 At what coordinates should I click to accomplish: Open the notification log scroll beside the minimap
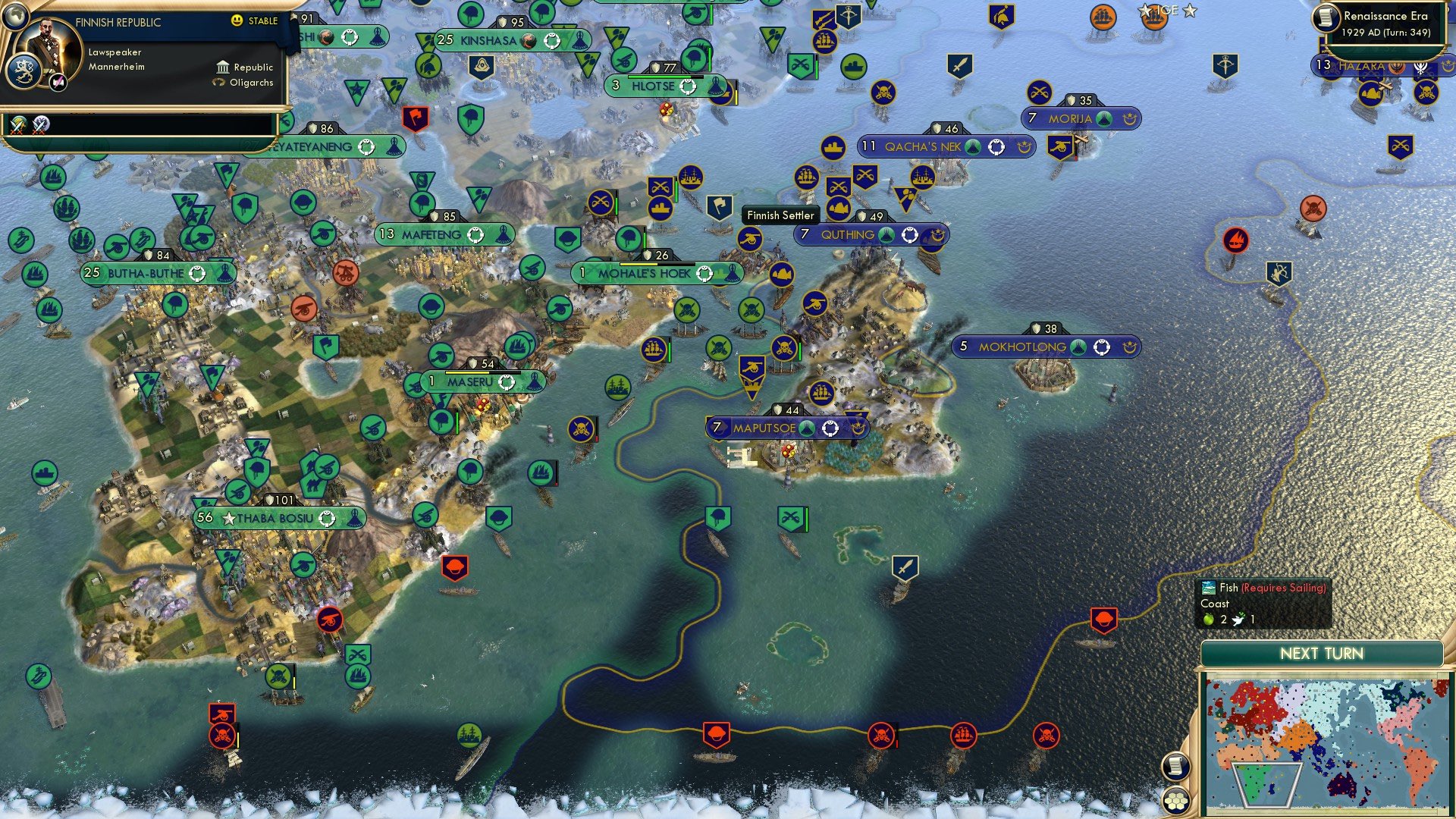[1177, 767]
